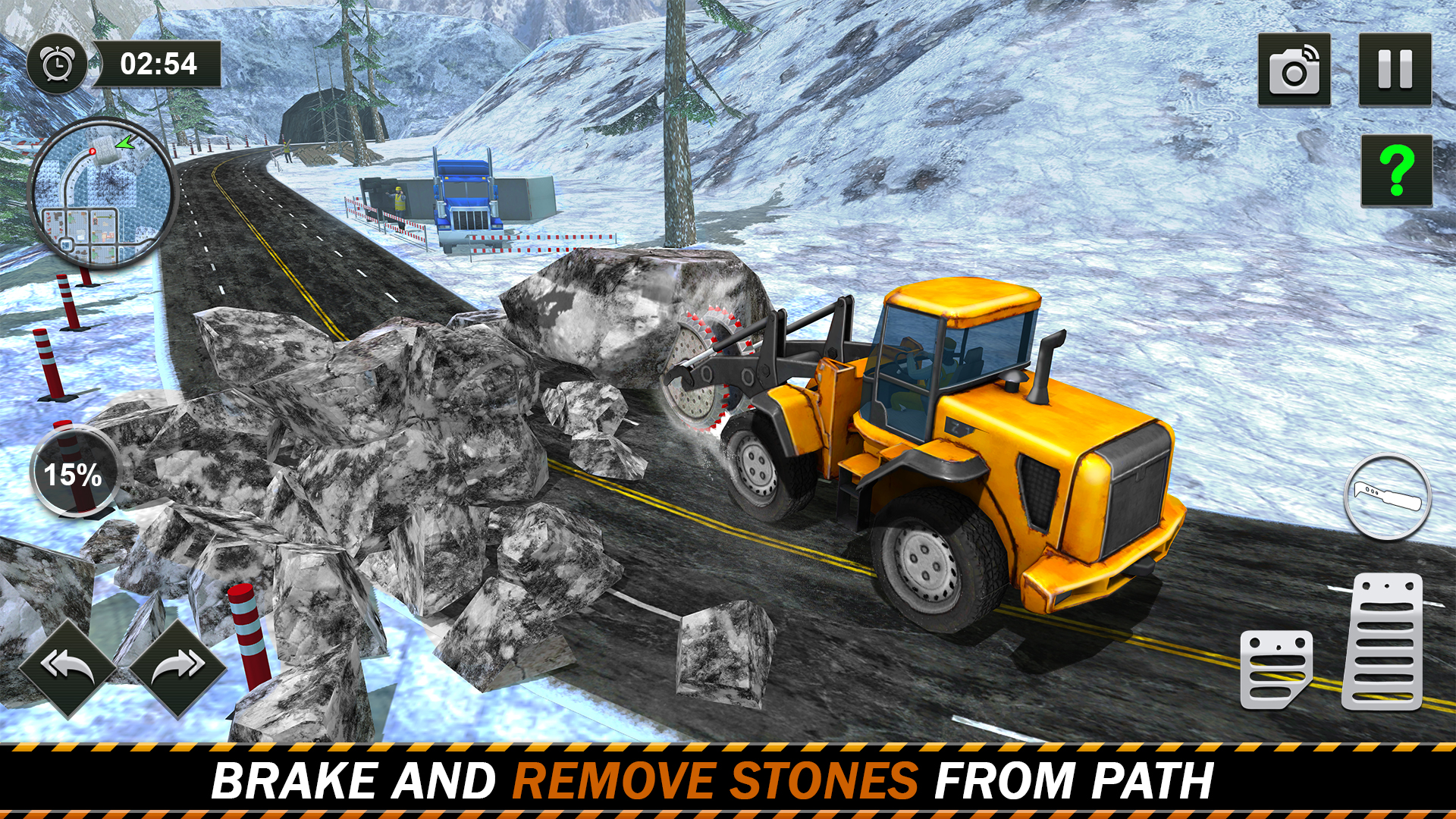
Task: Tap the 15% progress indicator
Action: point(74,472)
